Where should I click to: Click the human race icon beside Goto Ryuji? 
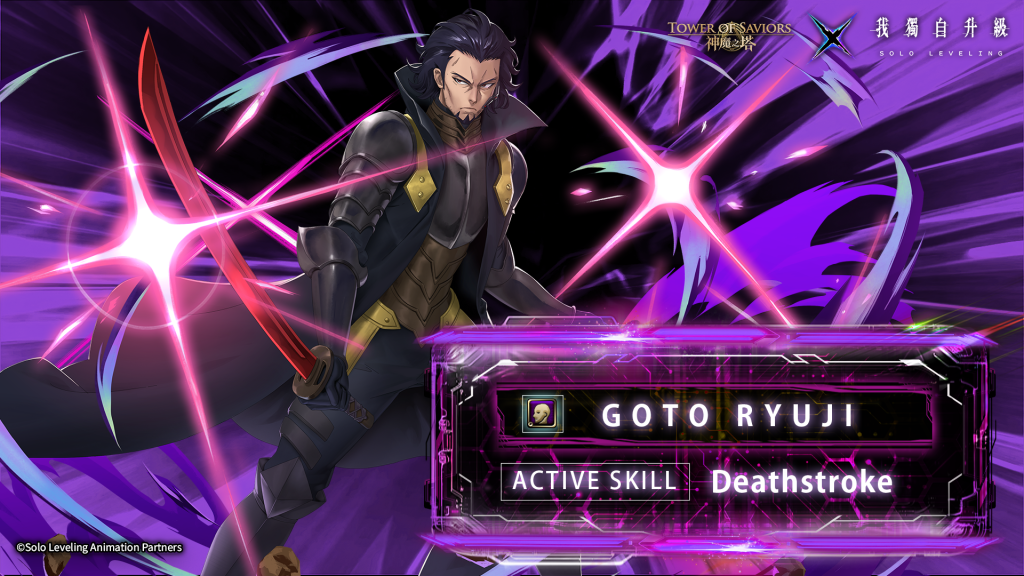543,413
